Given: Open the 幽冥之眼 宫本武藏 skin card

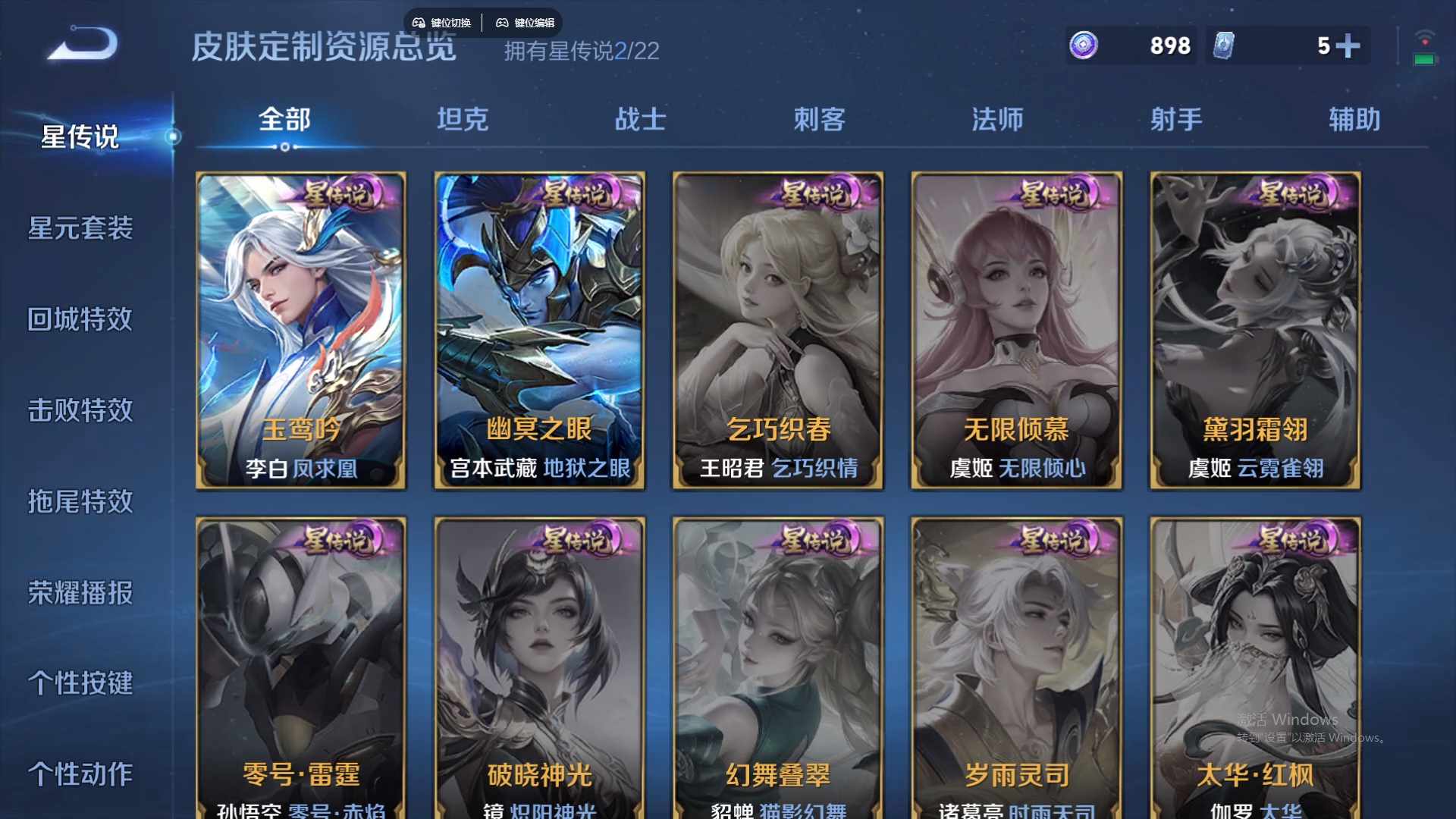Looking at the screenshot, I should [539, 330].
